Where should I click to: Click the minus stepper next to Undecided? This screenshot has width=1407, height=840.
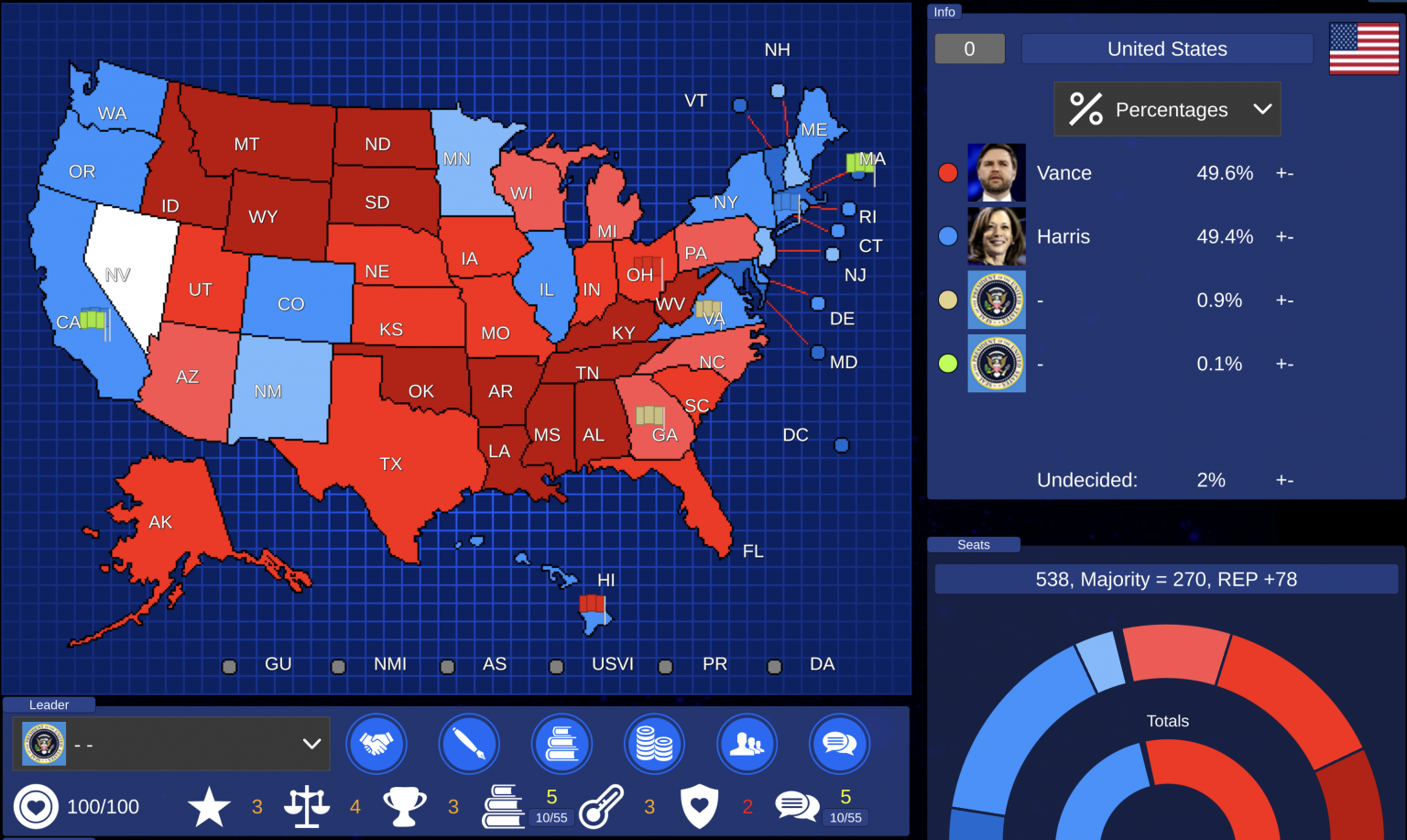(1290, 479)
